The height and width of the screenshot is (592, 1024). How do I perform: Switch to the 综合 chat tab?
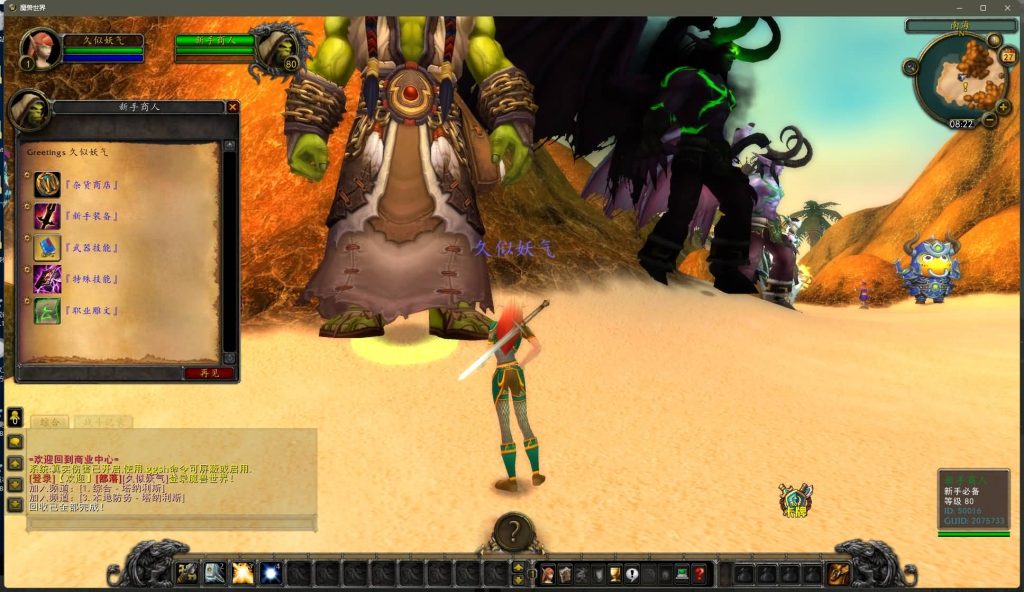pyautogui.click(x=47, y=423)
